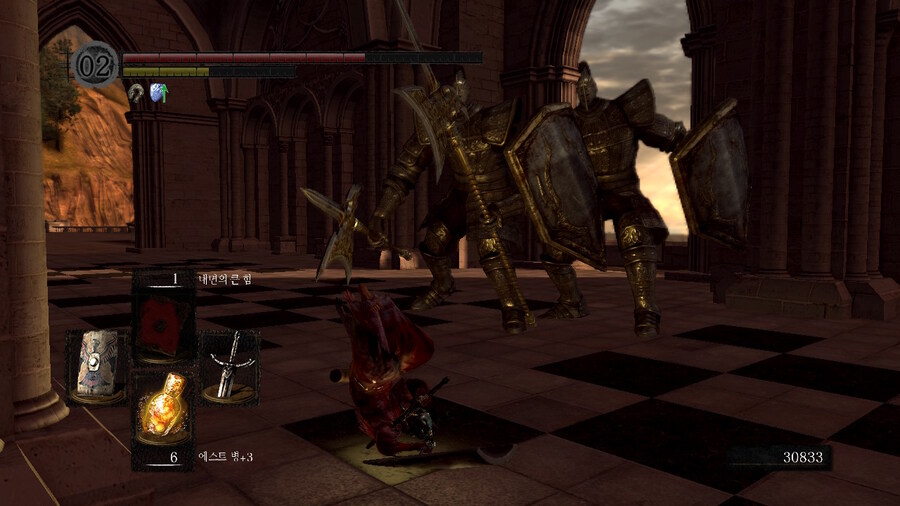
Task: Select the equipped shield slot
Action: pos(96,366)
